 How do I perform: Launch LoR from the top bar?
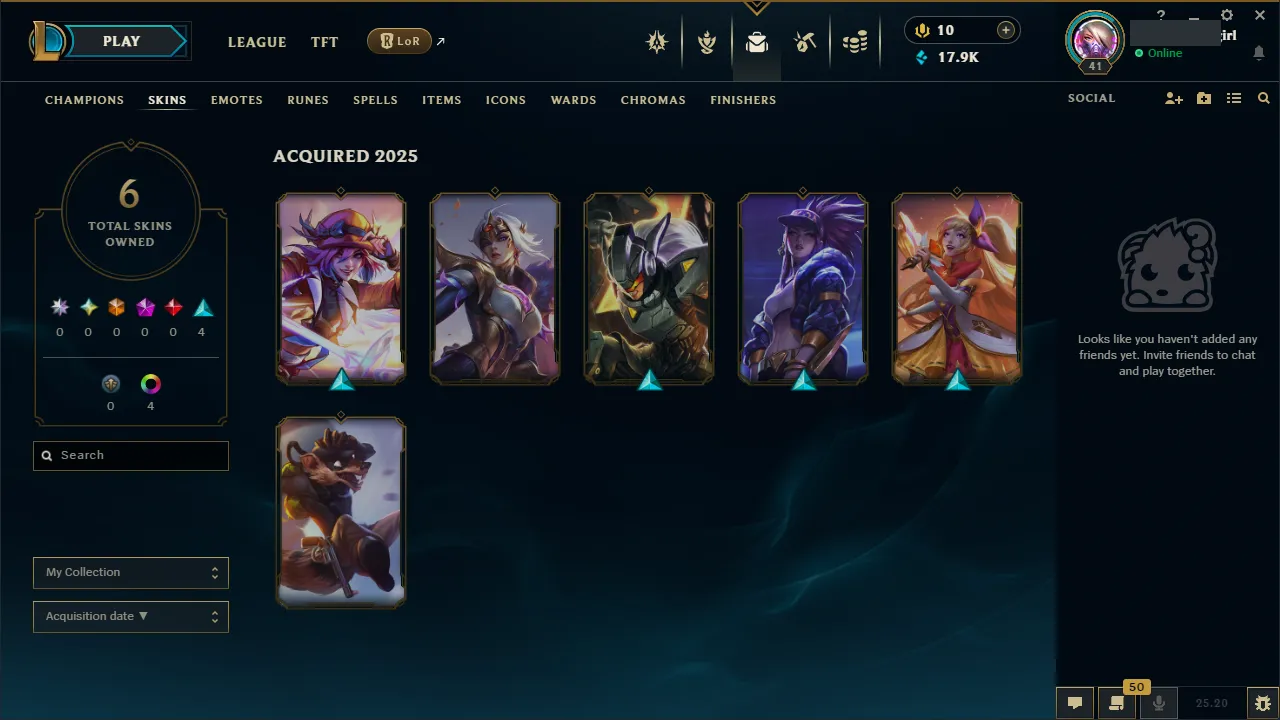click(x=399, y=41)
